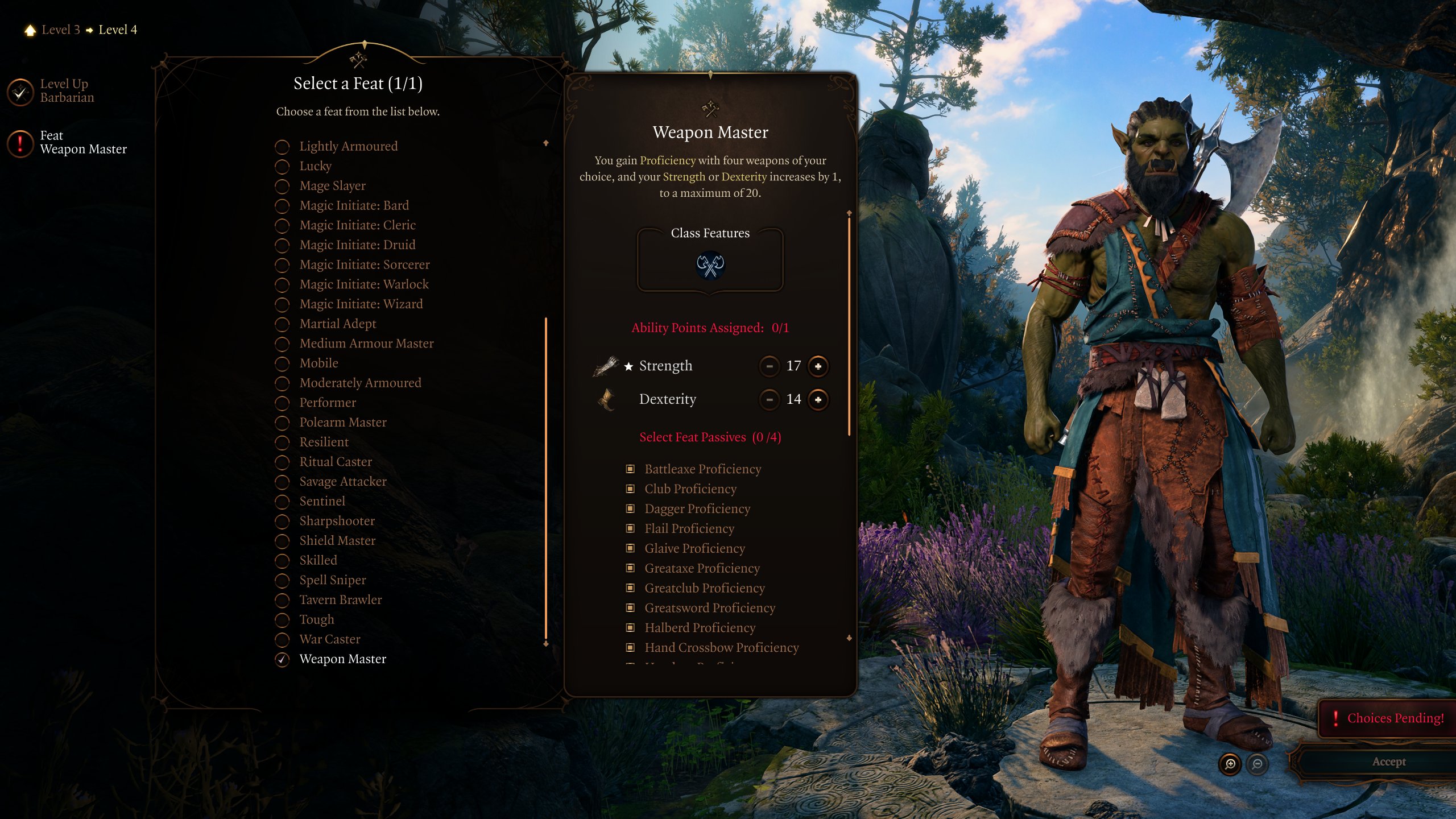This screenshot has height=819, width=1456.
Task: Enable Battleaxe Proficiency passive
Action: tap(631, 469)
